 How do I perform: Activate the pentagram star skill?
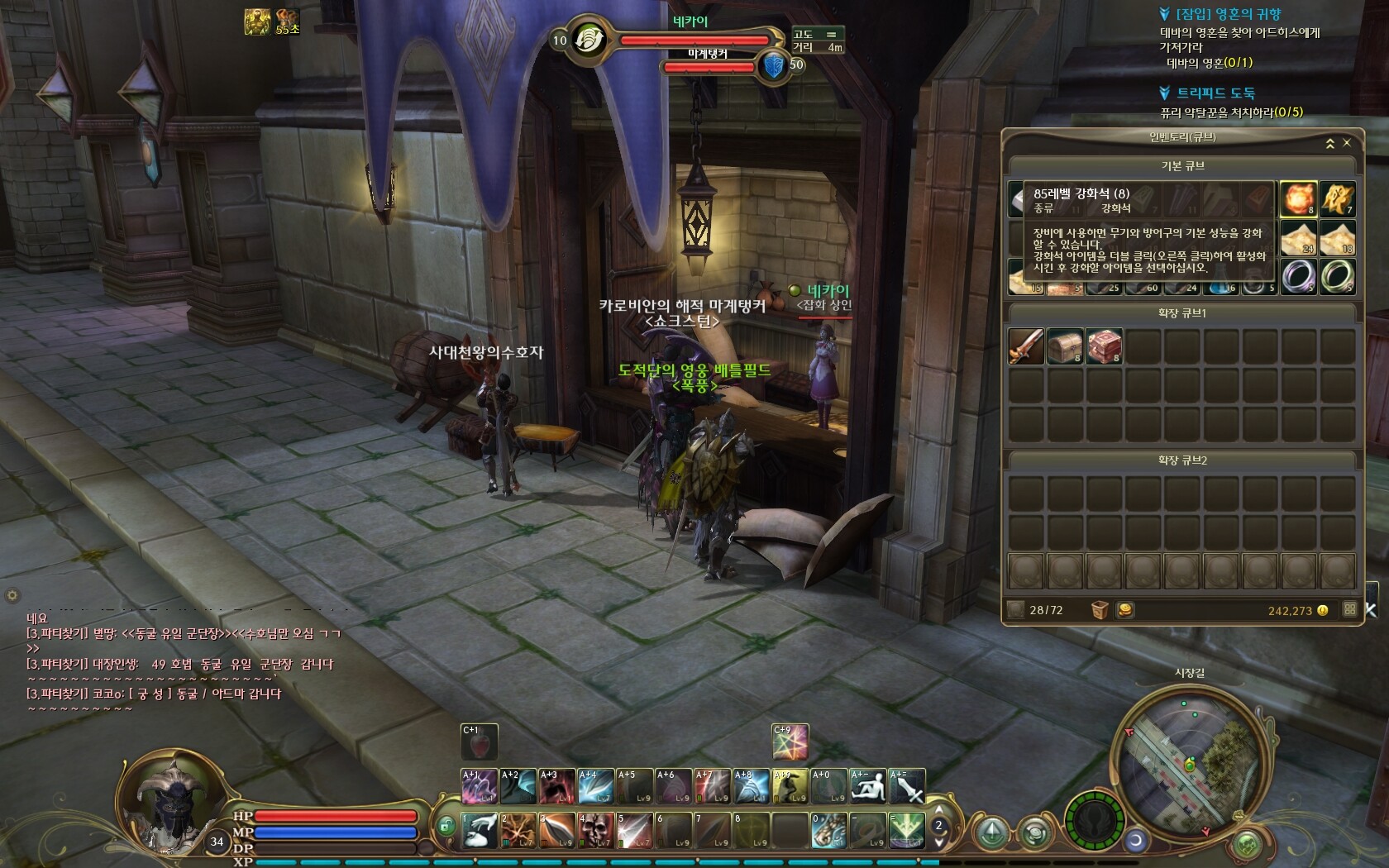click(790, 742)
